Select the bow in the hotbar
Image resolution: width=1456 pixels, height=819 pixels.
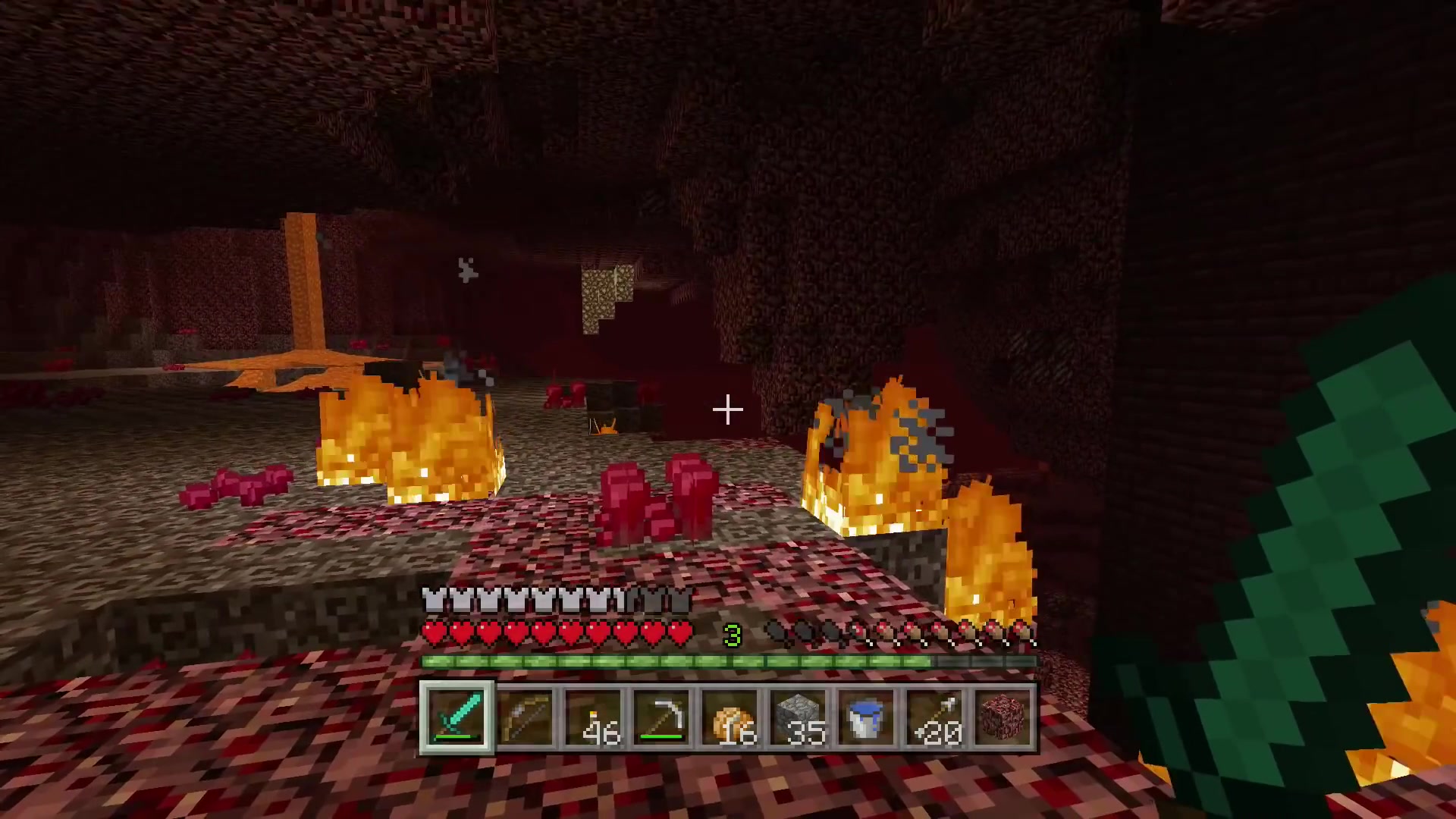point(525,717)
